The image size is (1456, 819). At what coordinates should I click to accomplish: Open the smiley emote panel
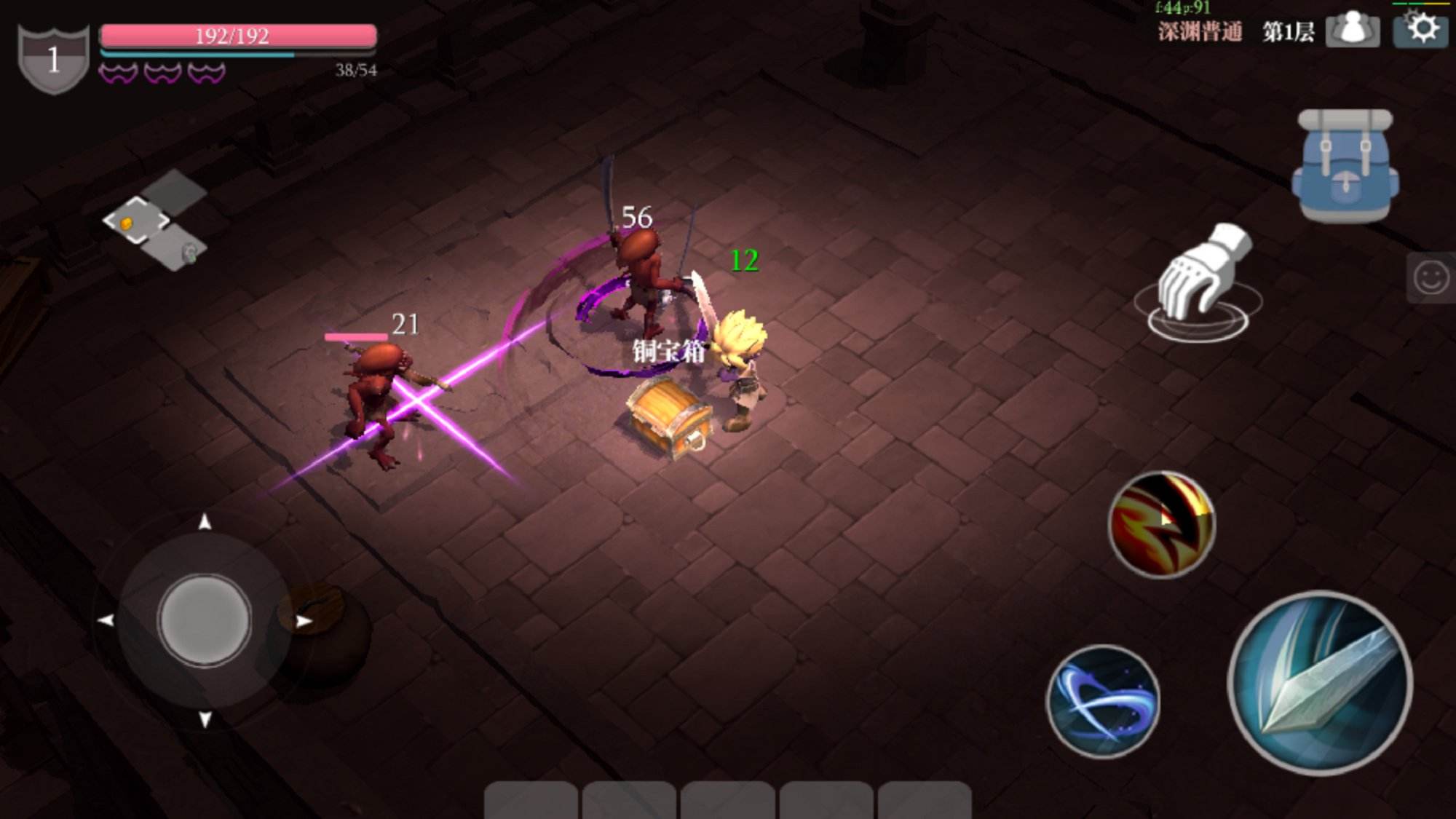pos(1431,277)
